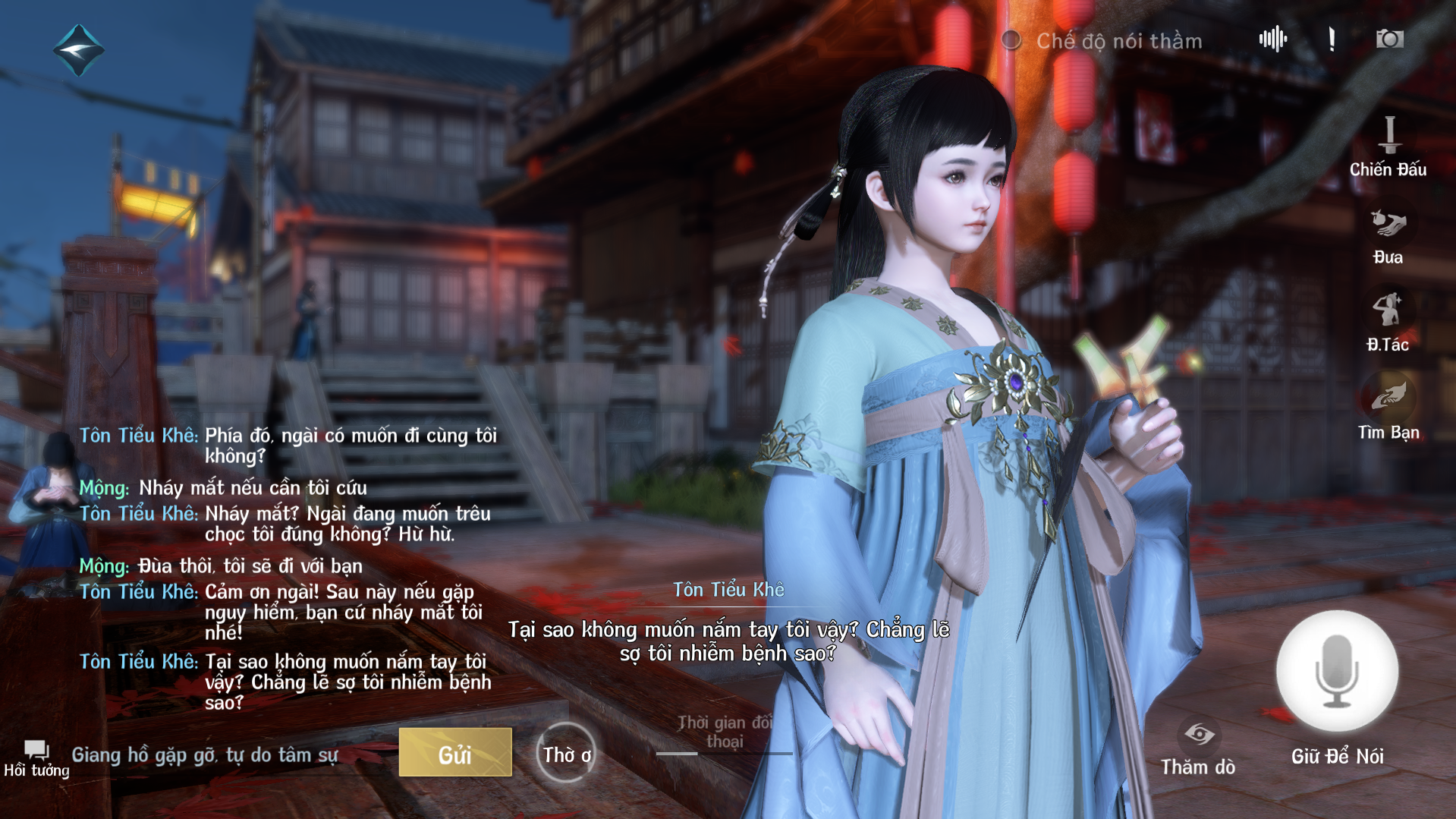
Task: Select the Thờ ơ indifferent response
Action: (566, 754)
